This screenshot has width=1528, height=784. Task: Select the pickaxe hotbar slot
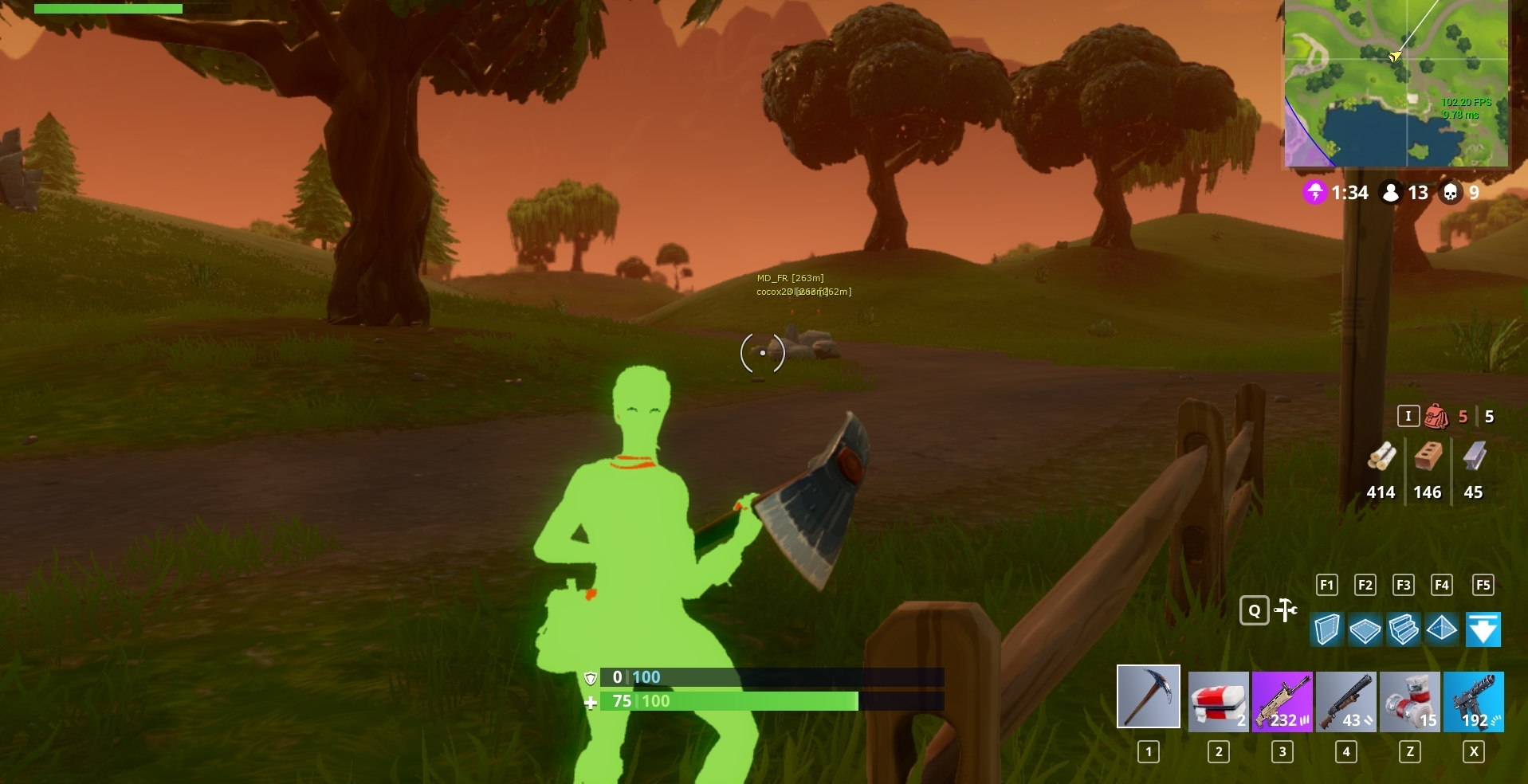[x=1148, y=696]
